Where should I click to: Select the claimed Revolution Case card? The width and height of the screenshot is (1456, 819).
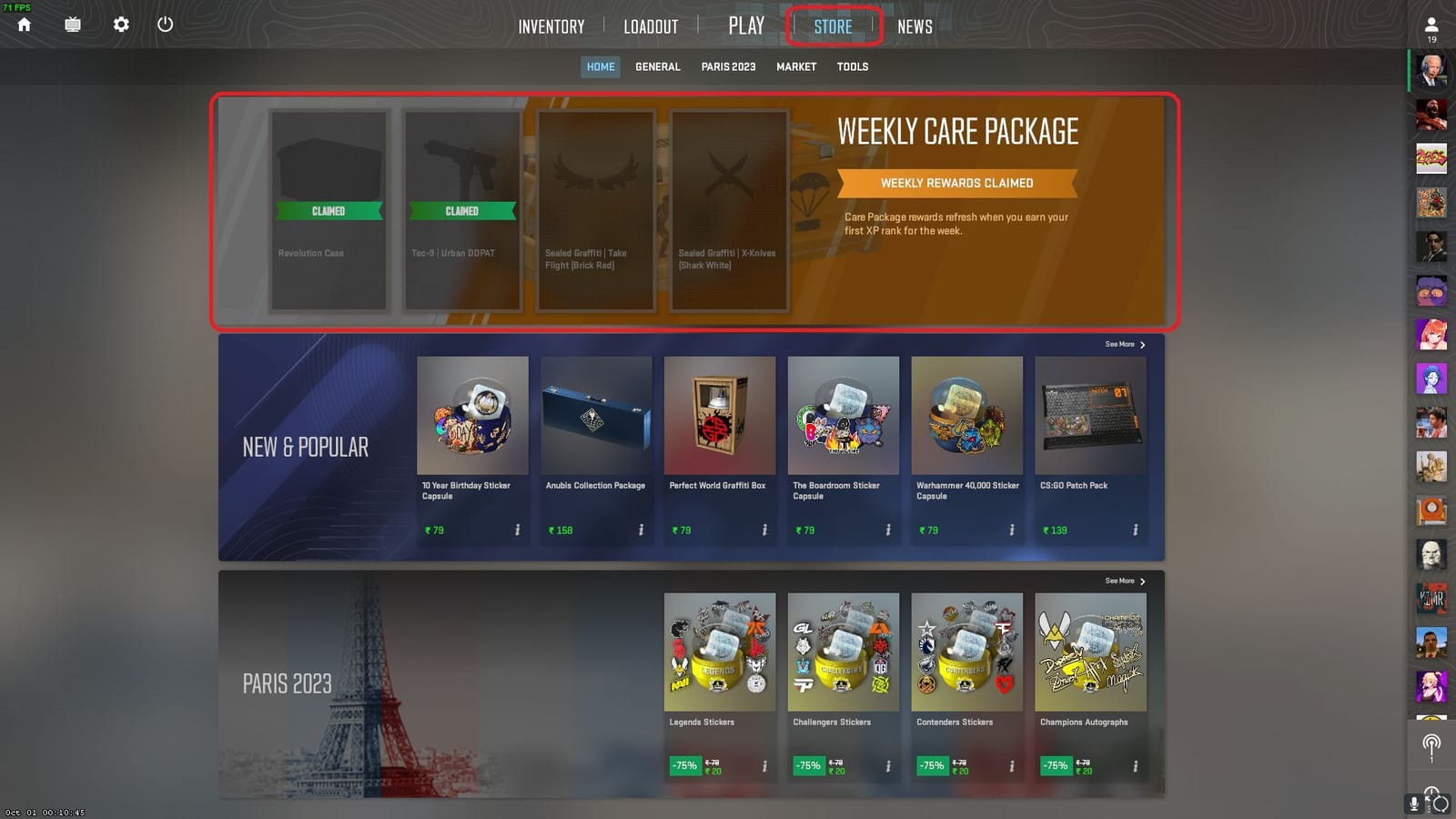pos(329,210)
